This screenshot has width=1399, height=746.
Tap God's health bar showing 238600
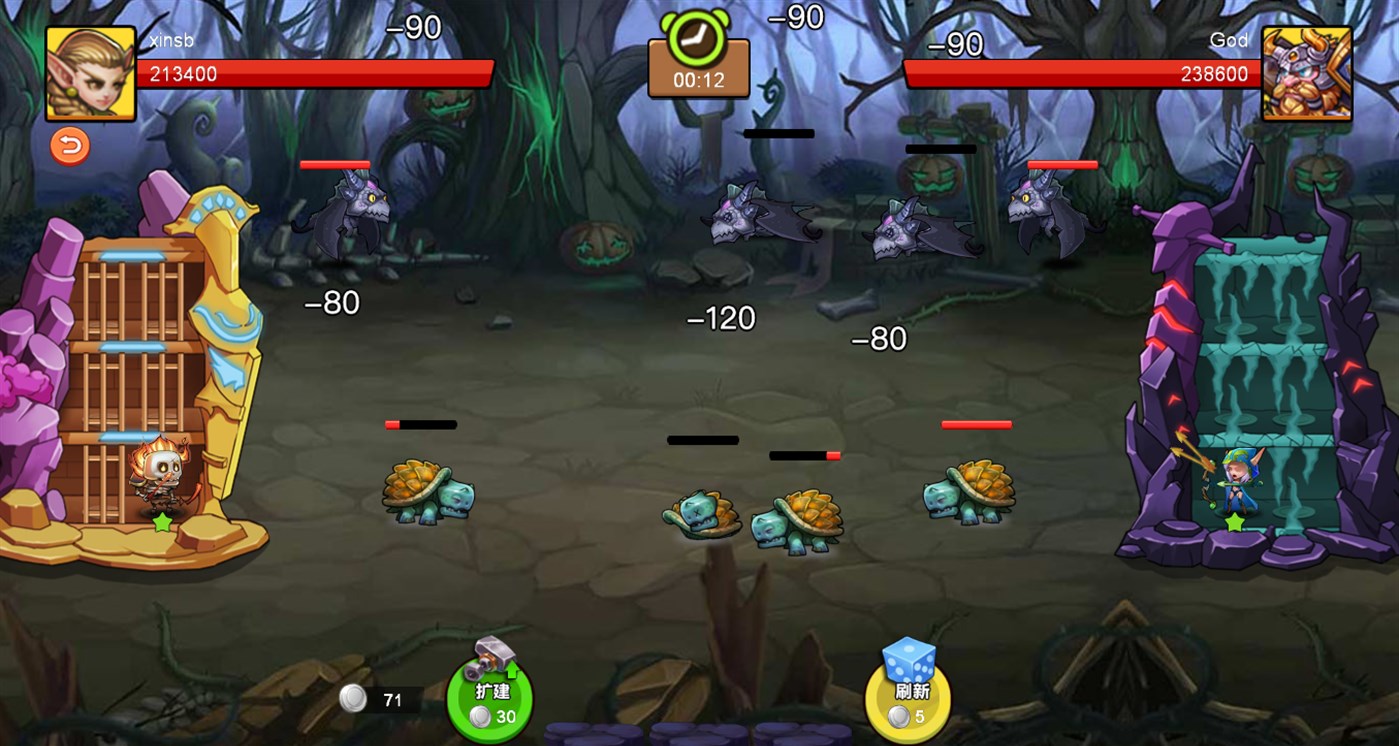1080,73
